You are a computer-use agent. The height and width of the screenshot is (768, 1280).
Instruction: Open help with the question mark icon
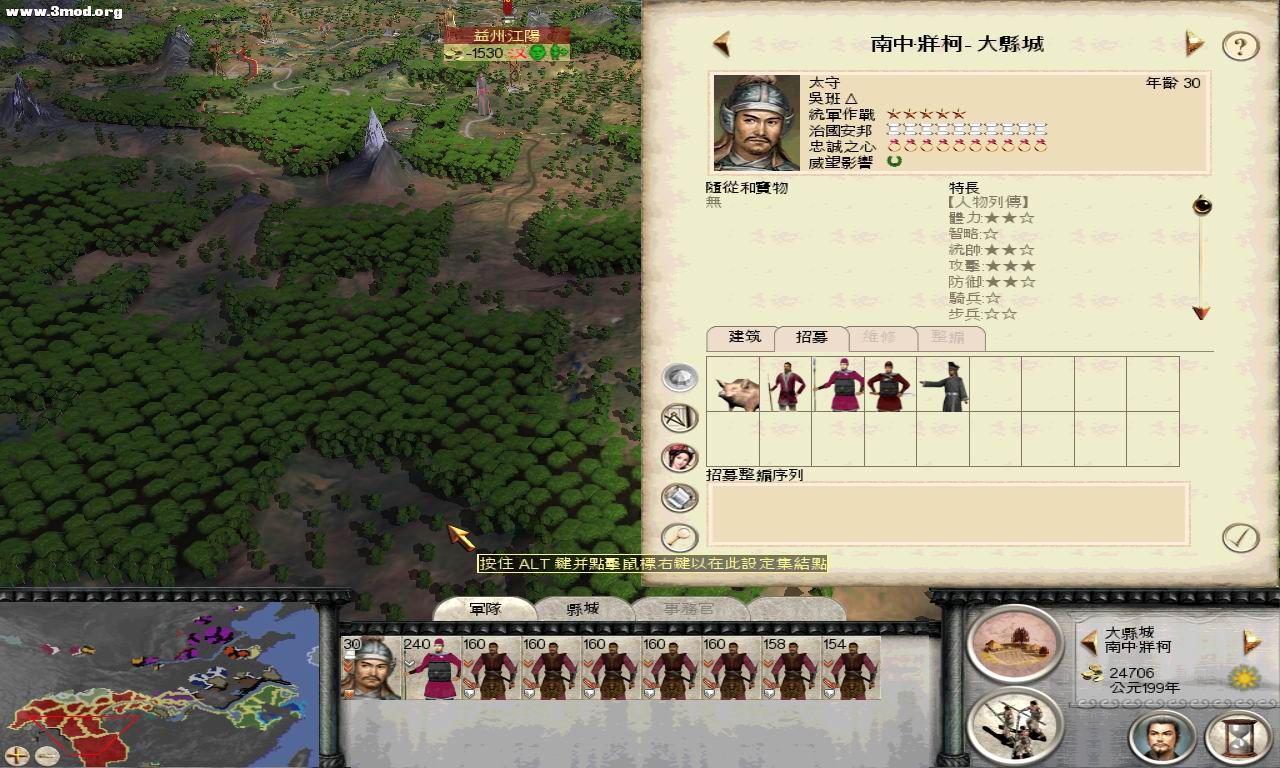click(1240, 45)
